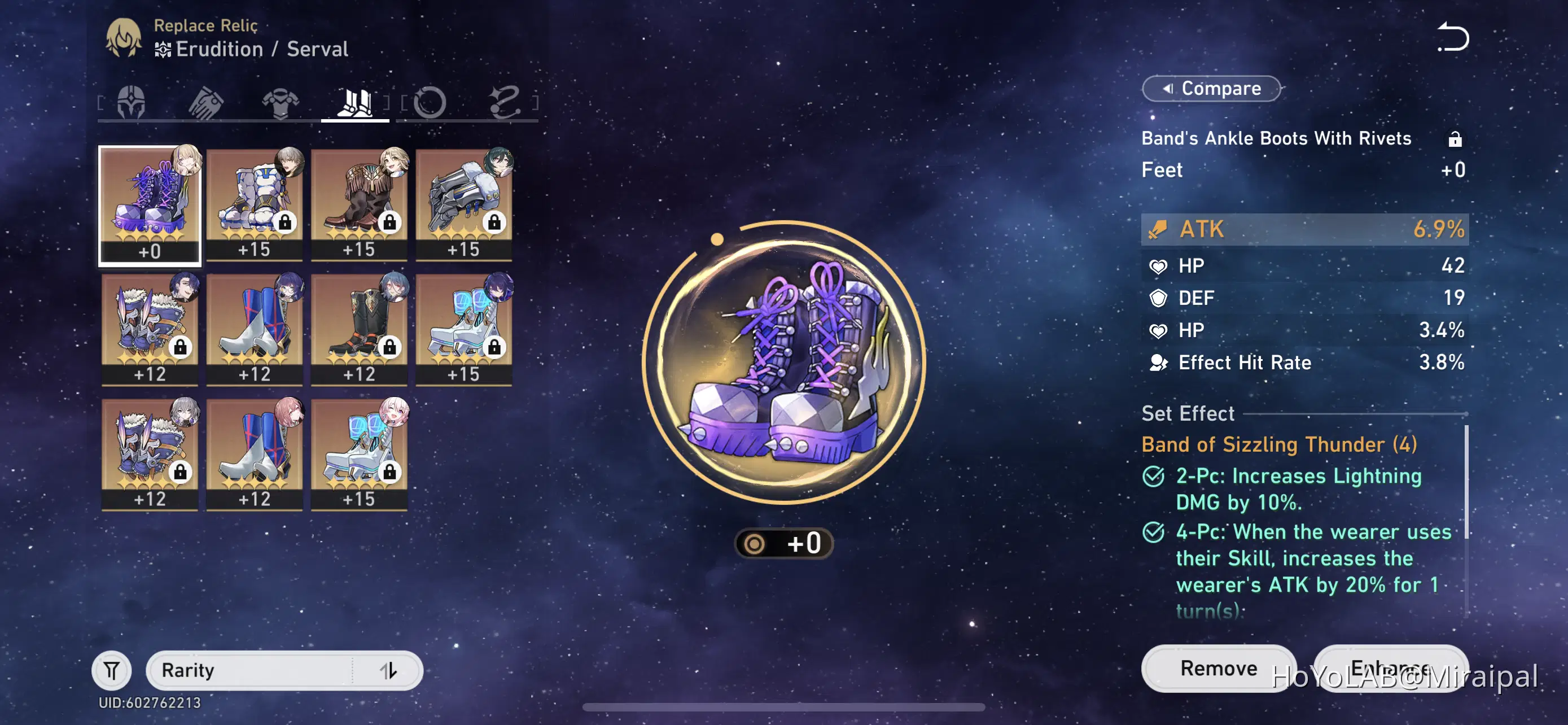Click the sort order arrows beside Rarity

(388, 670)
